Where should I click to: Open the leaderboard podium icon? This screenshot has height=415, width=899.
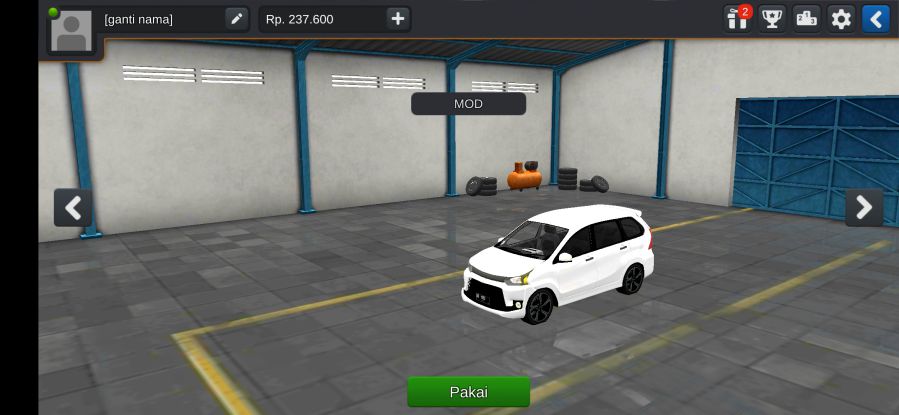pyautogui.click(x=806, y=19)
